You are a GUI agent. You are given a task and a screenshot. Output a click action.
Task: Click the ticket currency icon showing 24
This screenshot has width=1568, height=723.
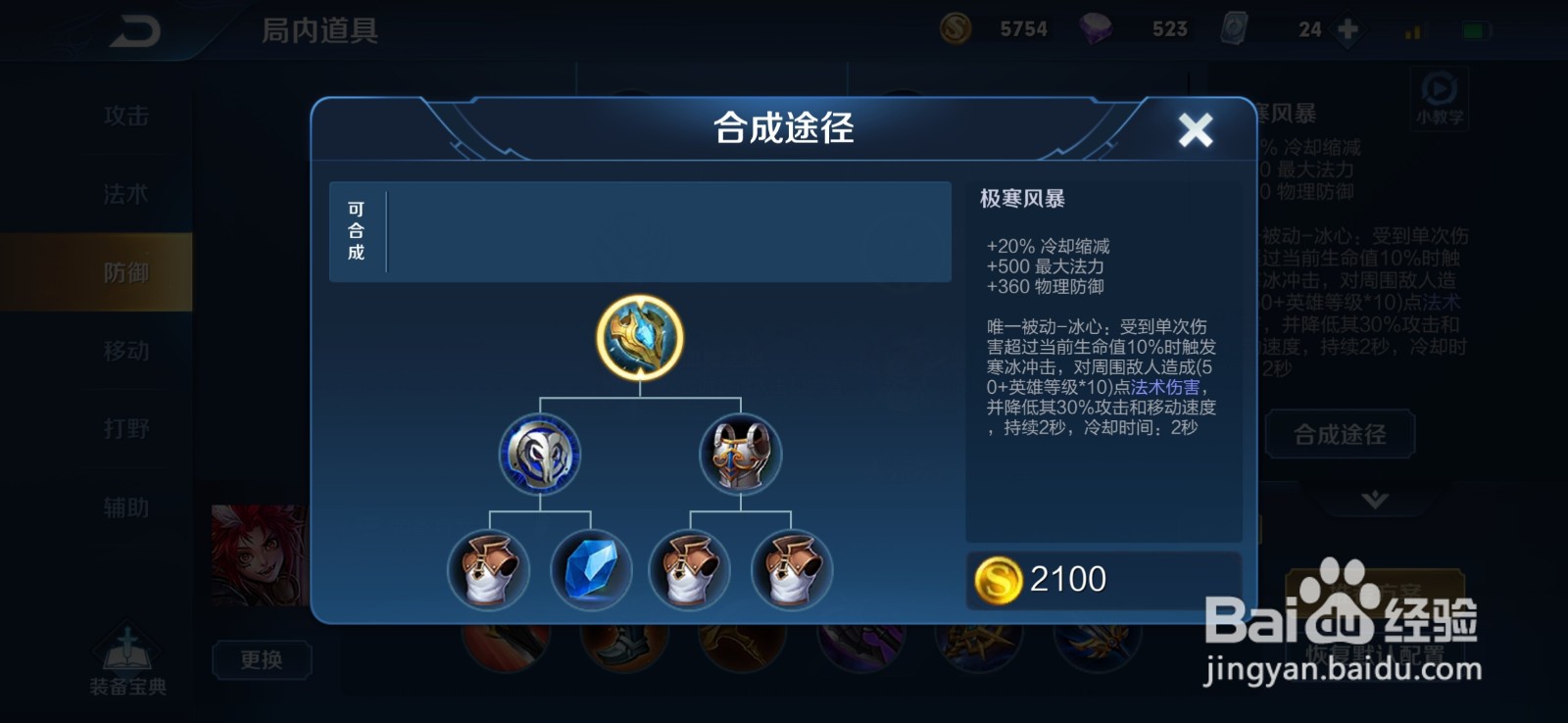1233,26
